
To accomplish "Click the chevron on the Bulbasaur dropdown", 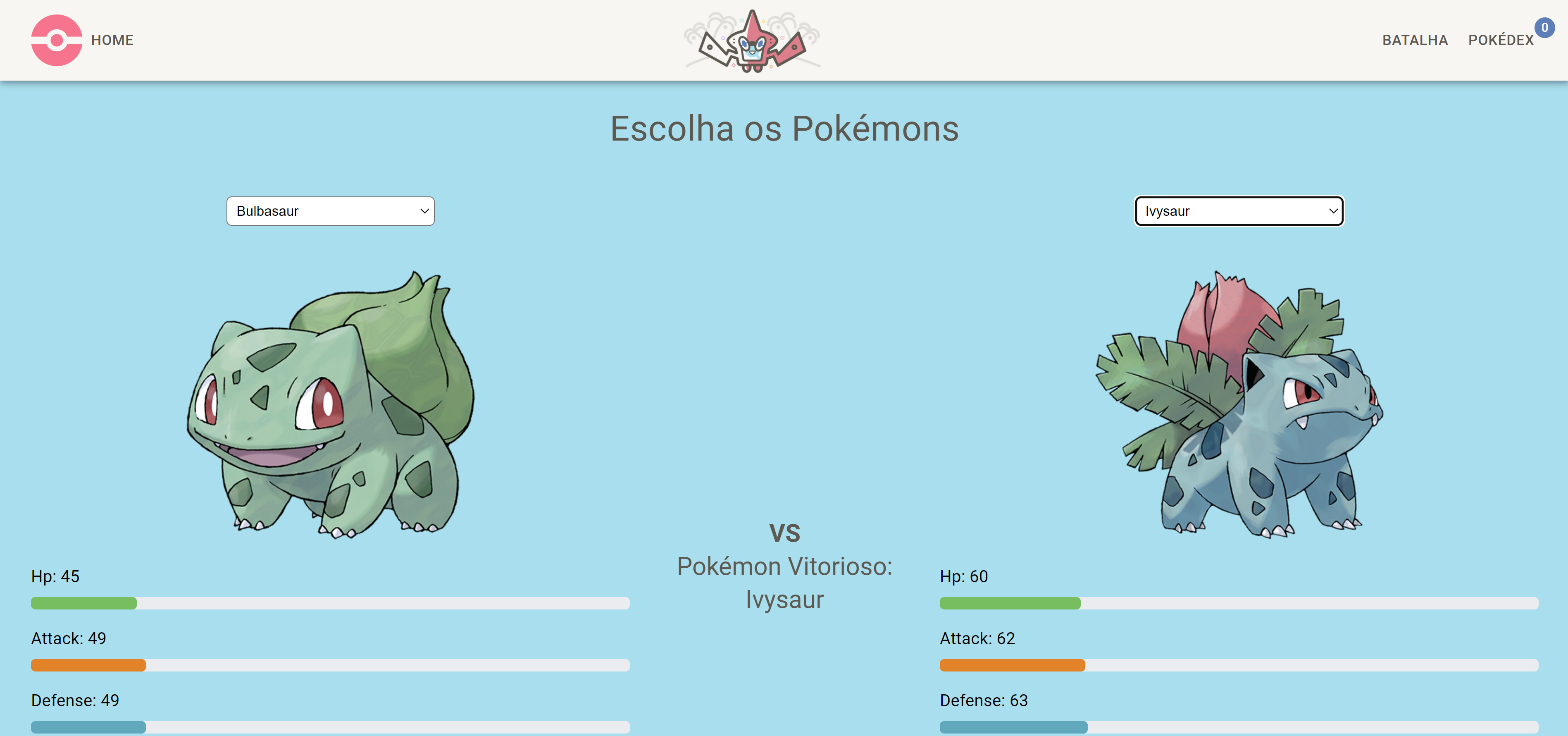I will [x=424, y=211].
